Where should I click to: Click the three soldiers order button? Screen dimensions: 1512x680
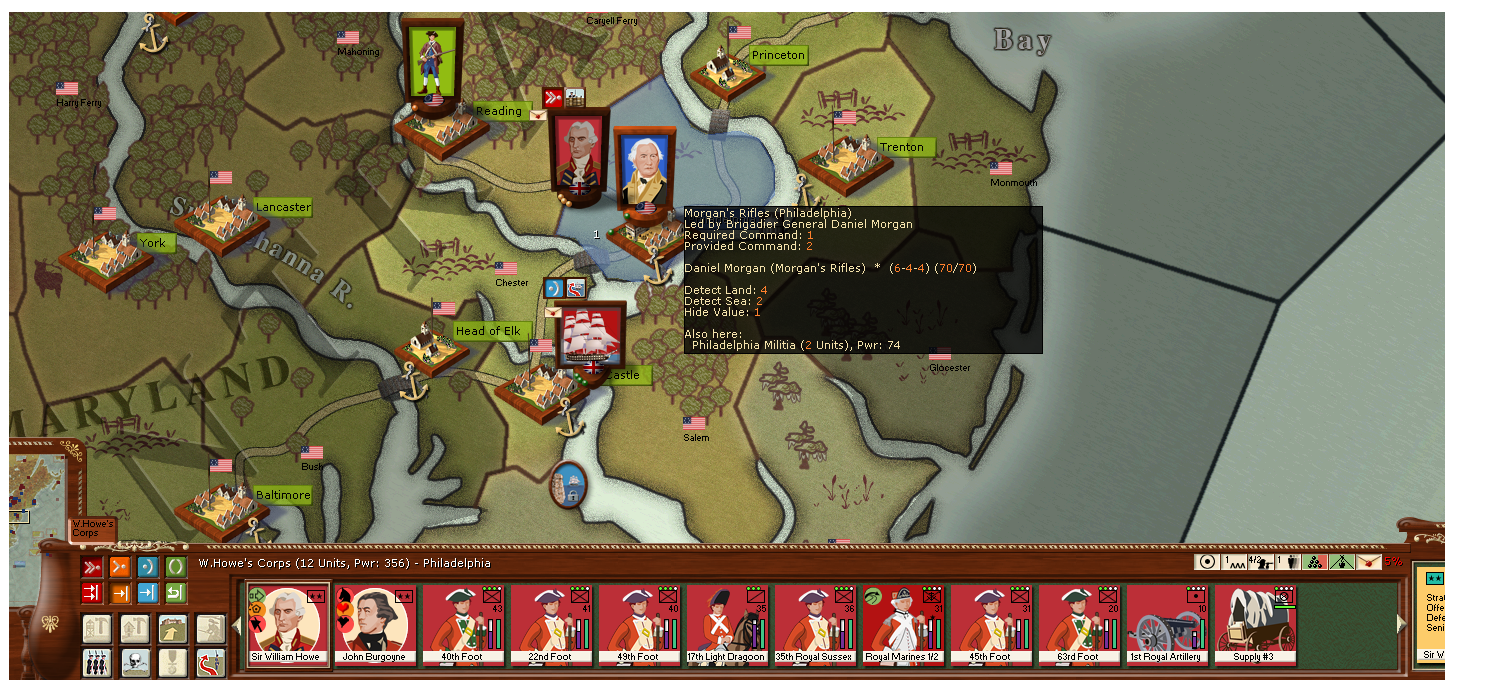click(x=97, y=661)
